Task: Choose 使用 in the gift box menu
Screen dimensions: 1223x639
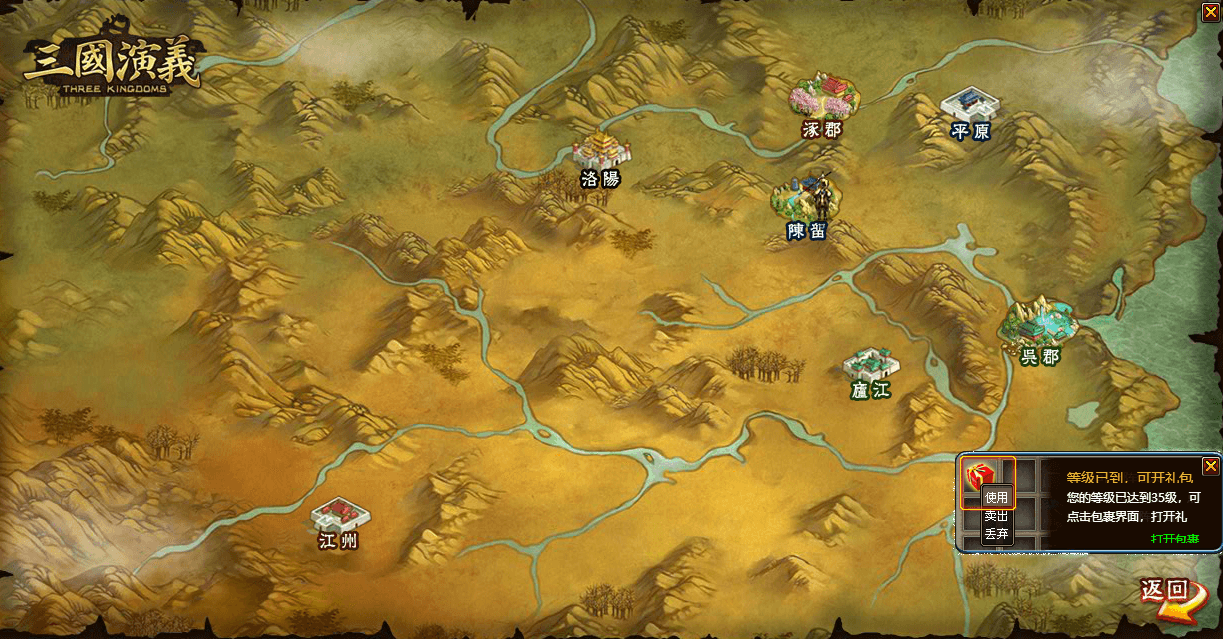Action: 997,497
